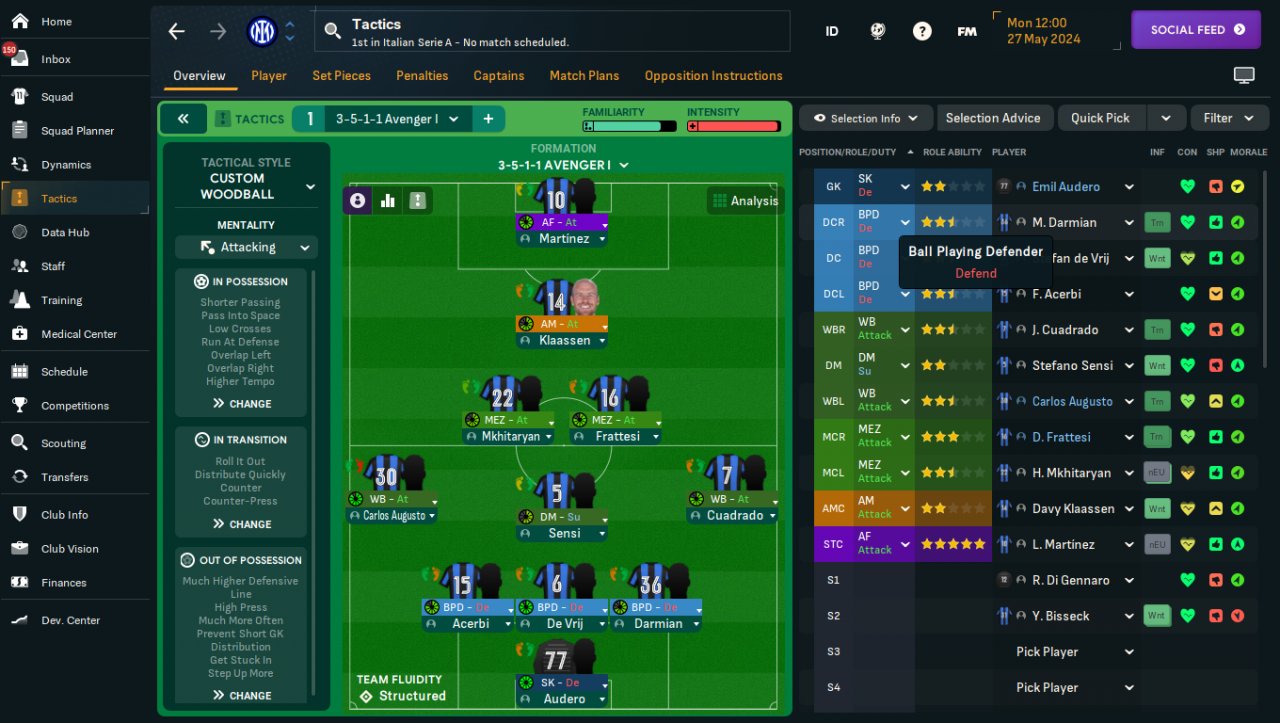This screenshot has width=1280, height=723.
Task: Open the pitch Analysis view
Action: pyautogui.click(x=744, y=201)
